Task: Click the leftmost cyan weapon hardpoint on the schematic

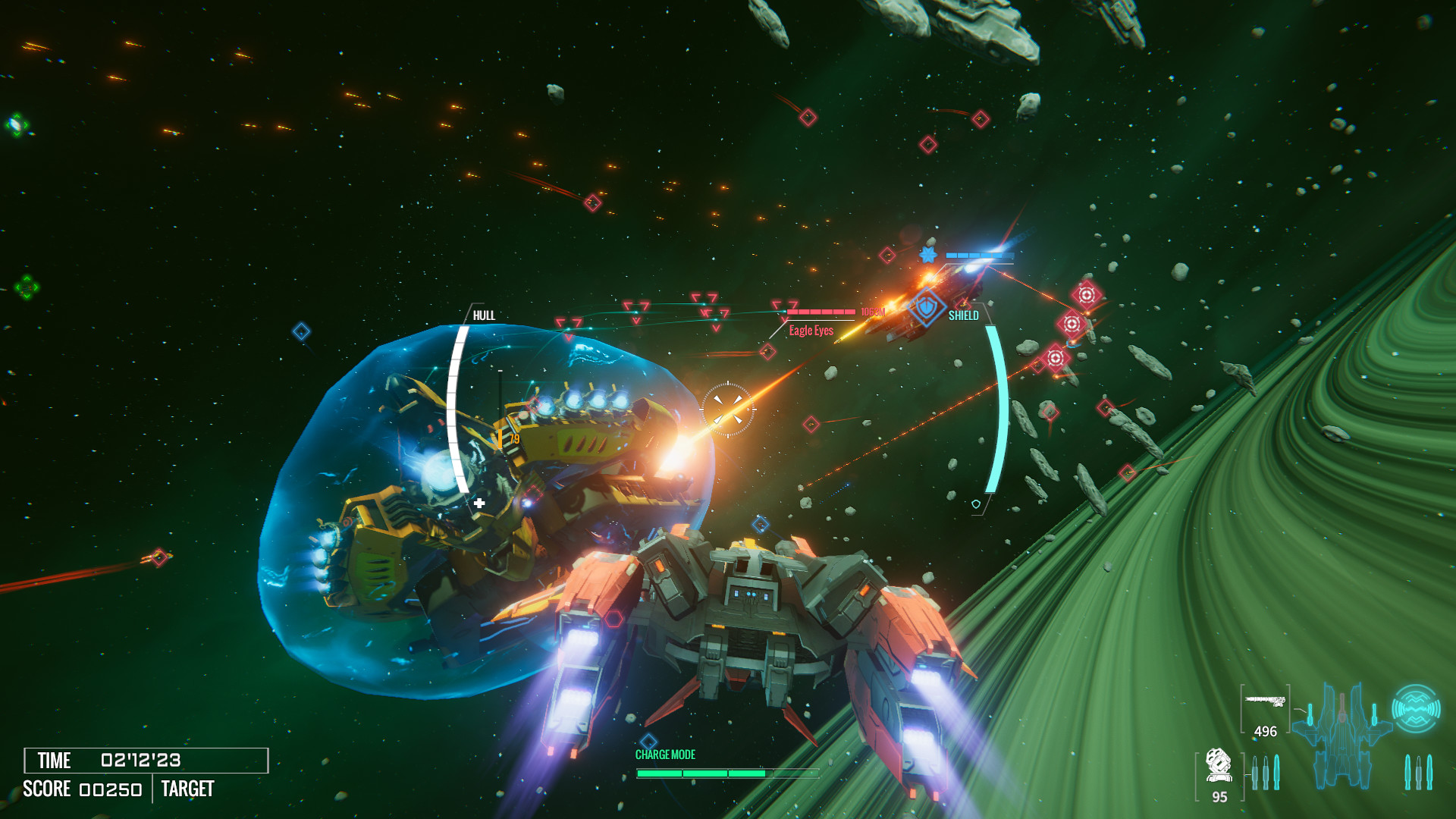Action: [1310, 713]
